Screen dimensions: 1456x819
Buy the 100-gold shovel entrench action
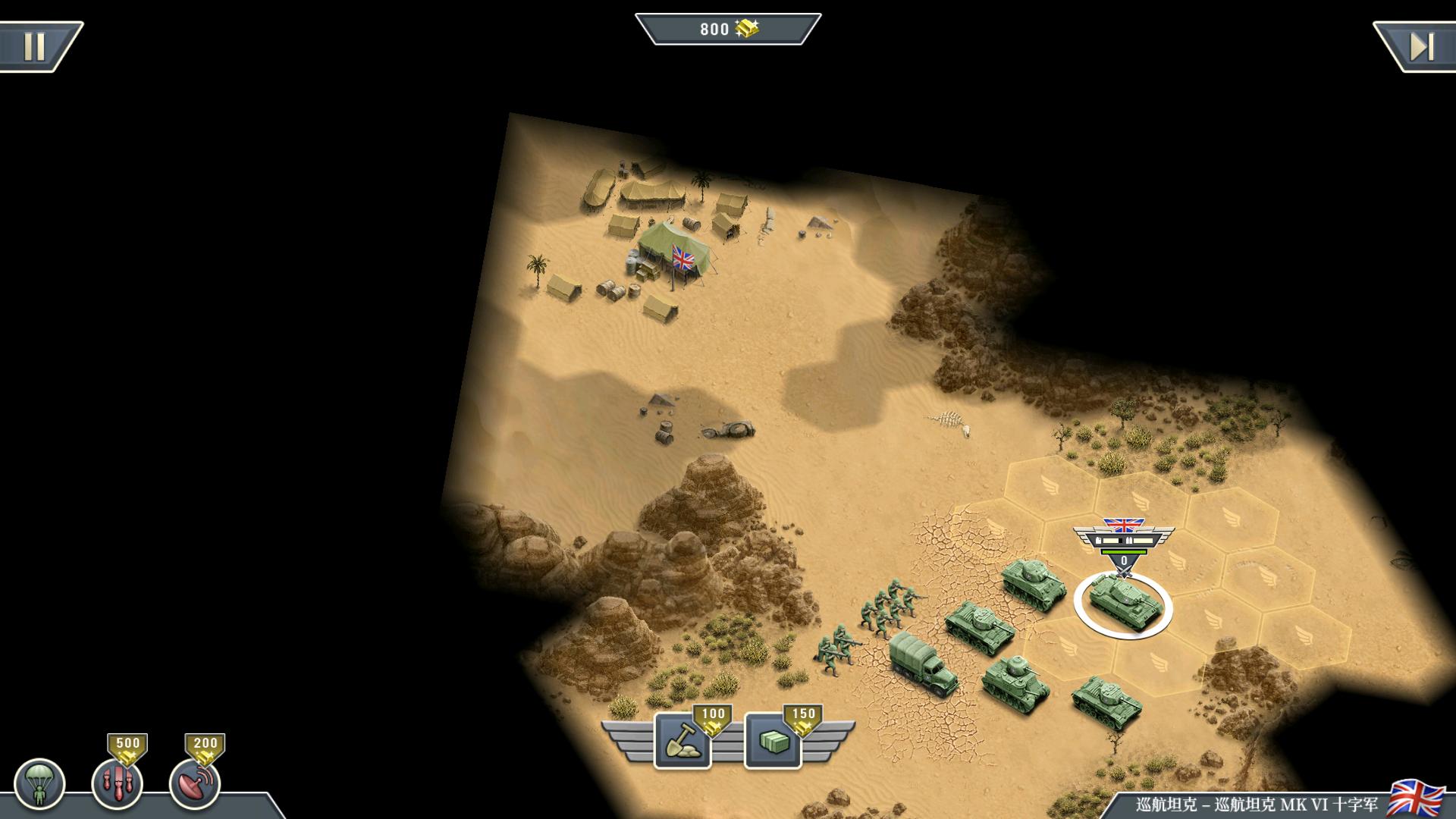pos(682,741)
